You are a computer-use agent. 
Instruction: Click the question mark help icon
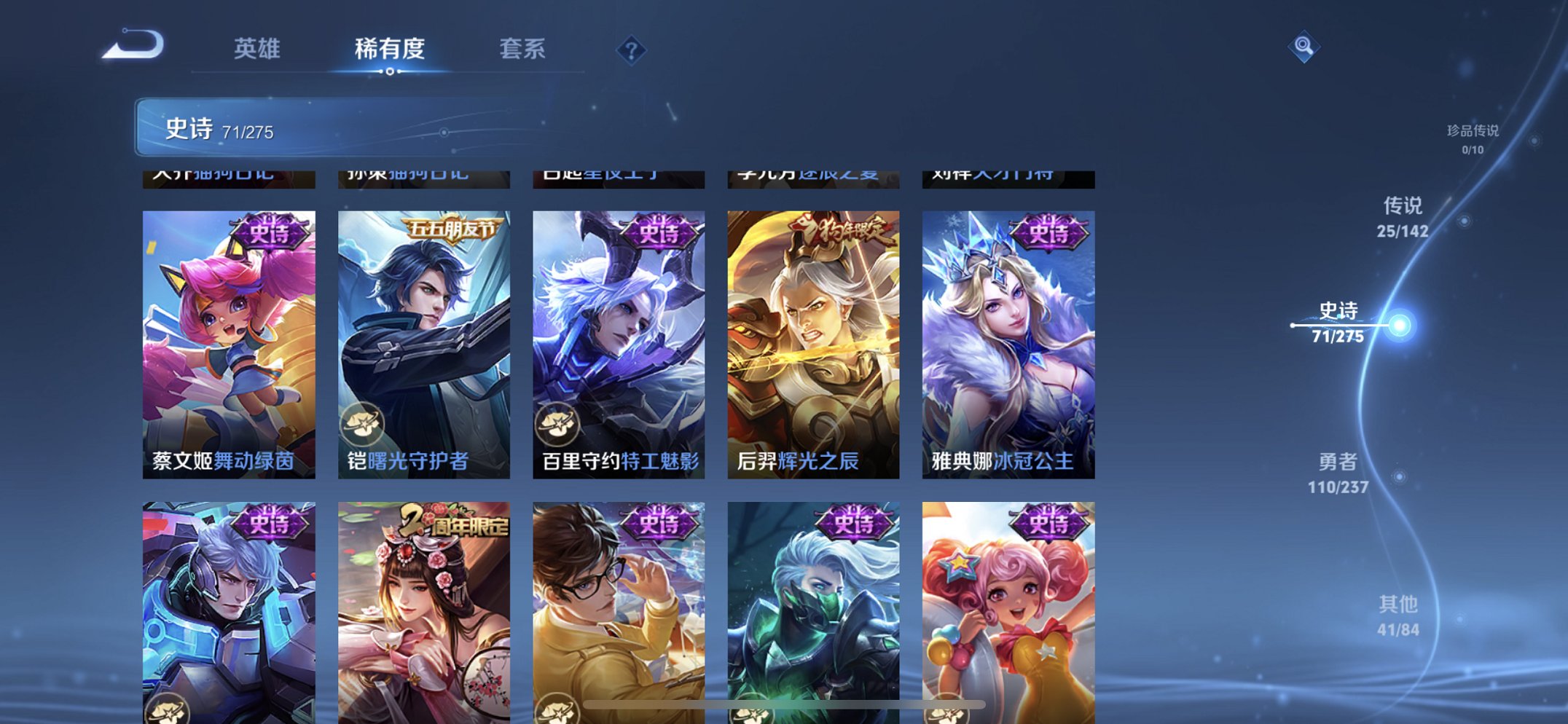coord(631,50)
